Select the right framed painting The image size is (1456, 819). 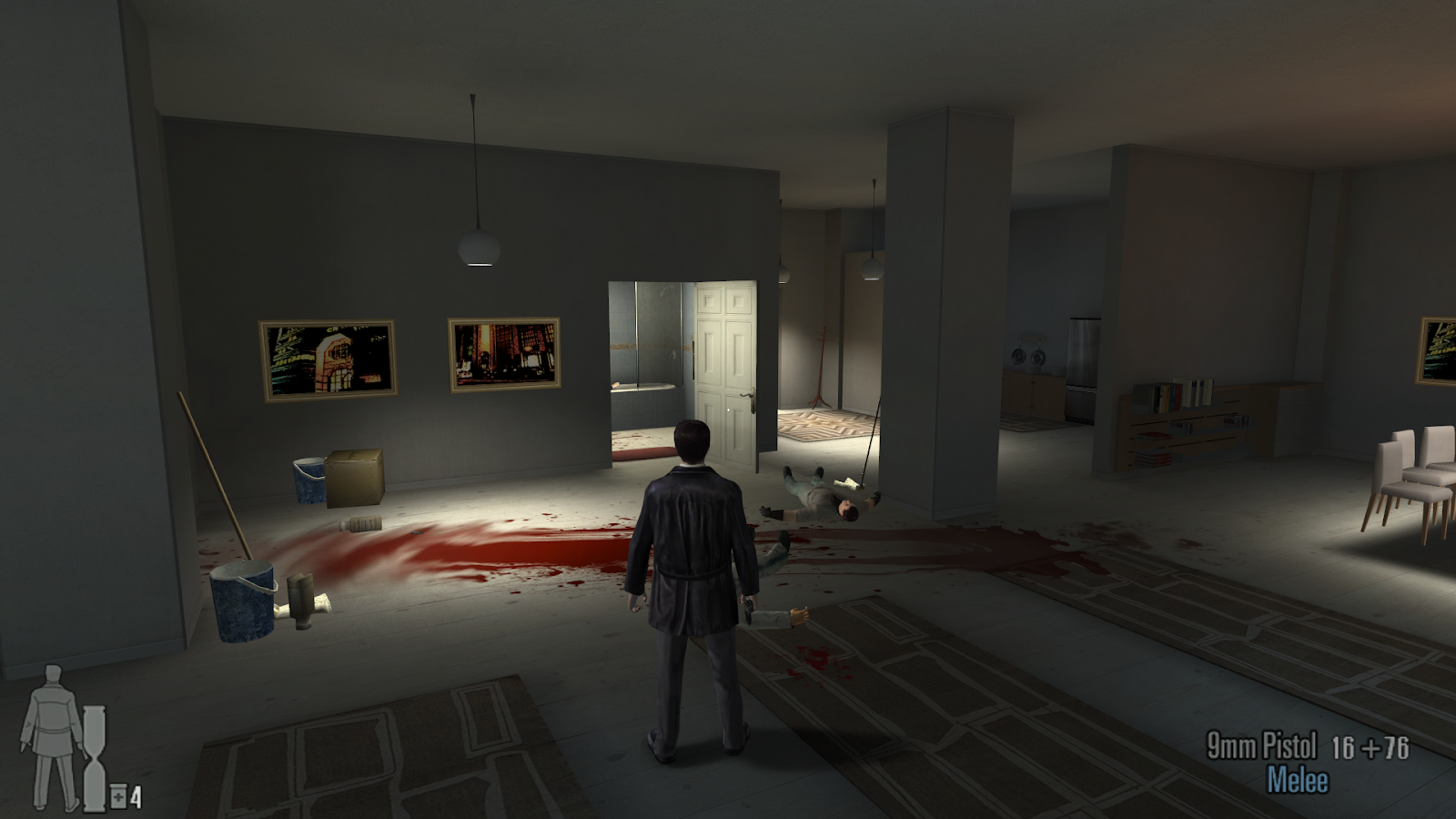click(500, 357)
